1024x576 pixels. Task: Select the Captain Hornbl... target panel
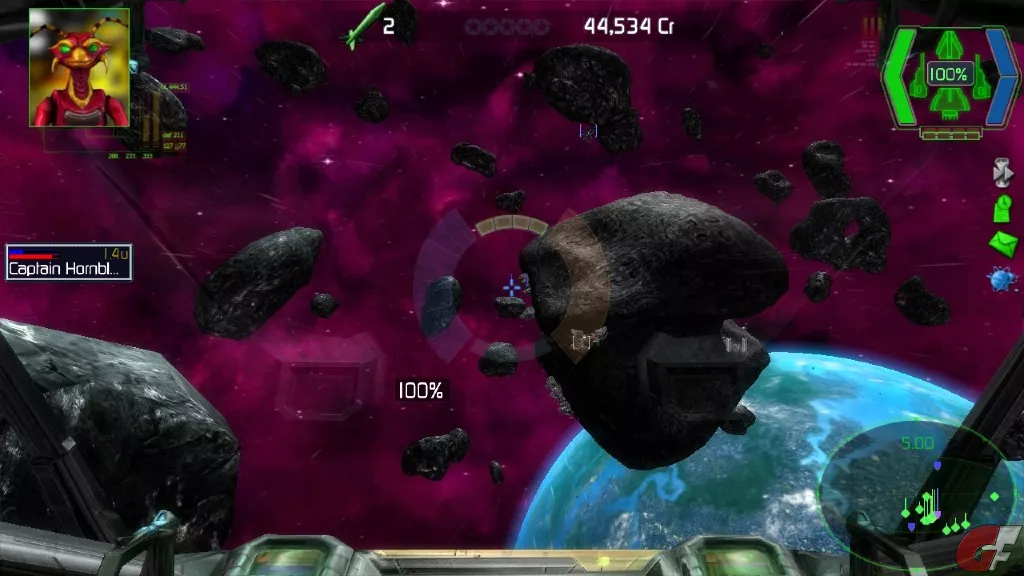click(69, 262)
